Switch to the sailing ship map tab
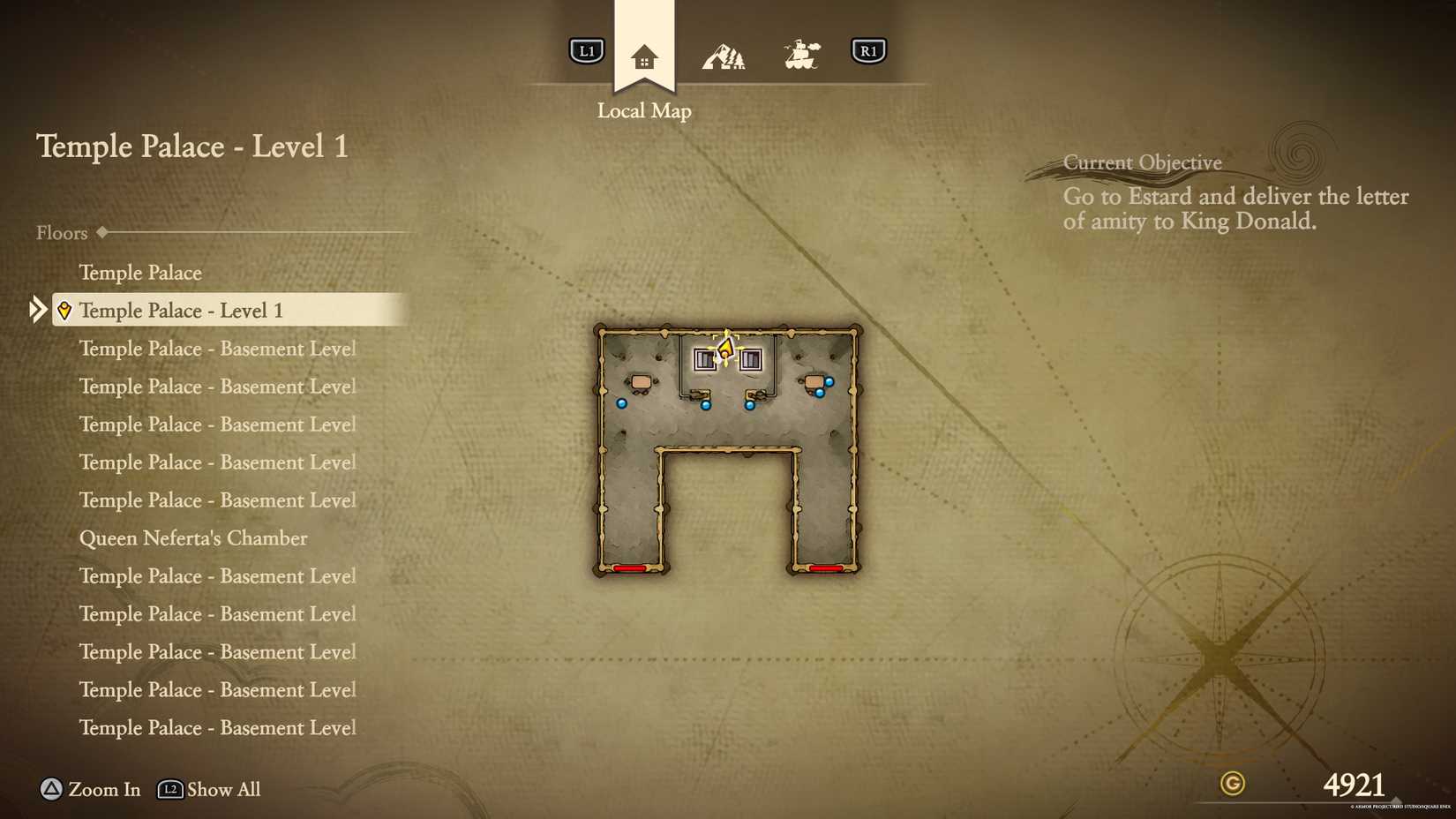1456x819 pixels. [x=801, y=55]
